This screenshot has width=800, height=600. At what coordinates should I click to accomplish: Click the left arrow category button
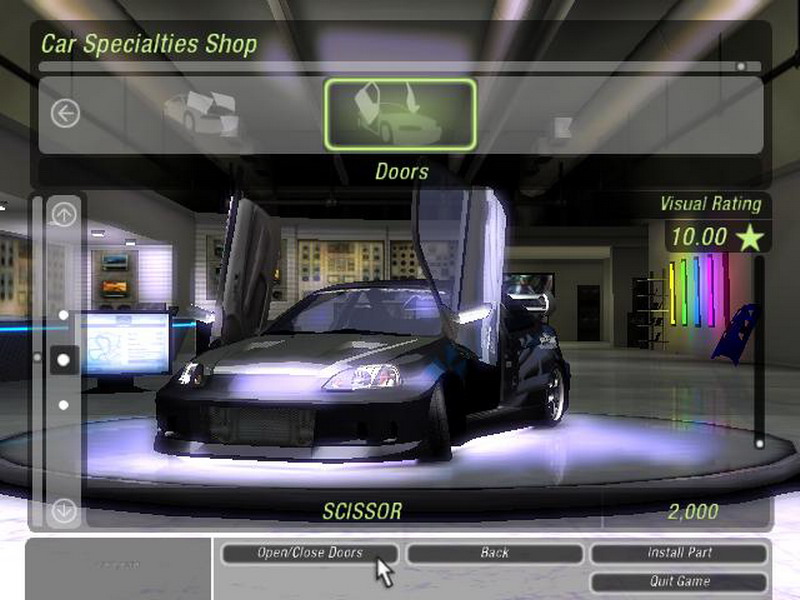click(x=65, y=114)
